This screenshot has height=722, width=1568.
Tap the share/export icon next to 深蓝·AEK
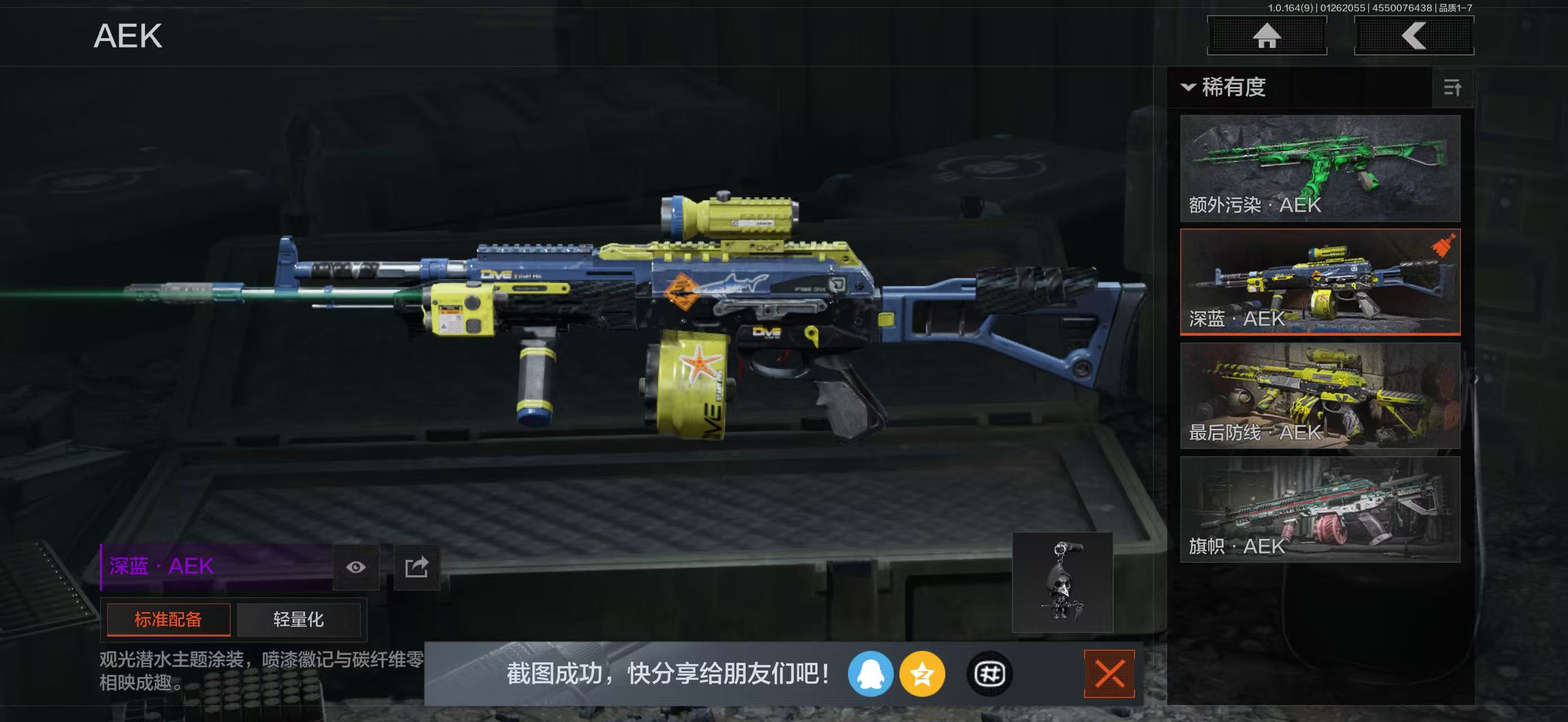pos(416,567)
